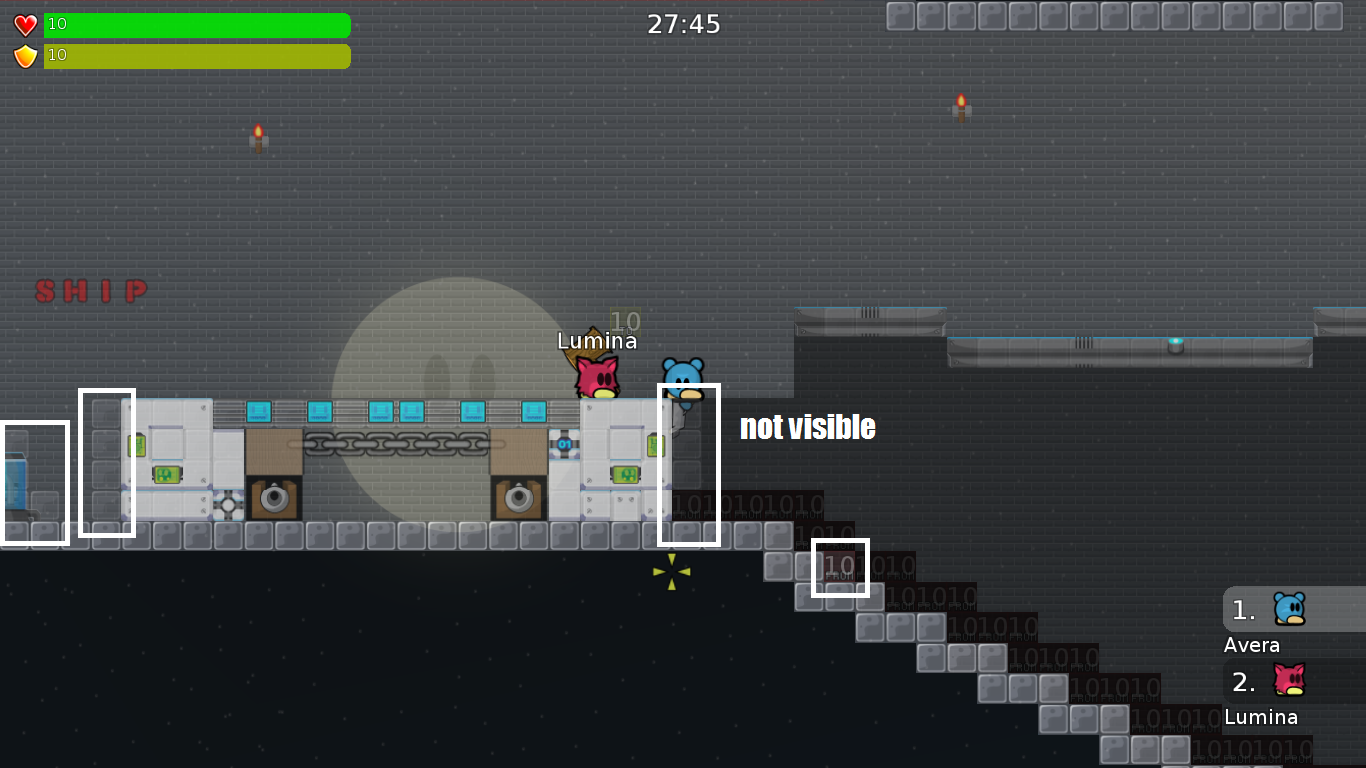The image size is (1366, 768).
Task: Expand the small white outlined box on the stairs
Action: click(842, 567)
